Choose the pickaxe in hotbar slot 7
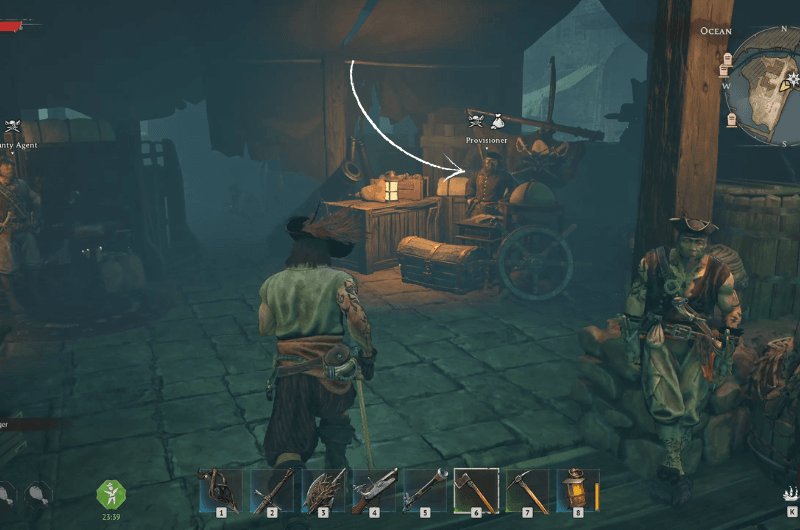The image size is (800, 530). point(527,490)
